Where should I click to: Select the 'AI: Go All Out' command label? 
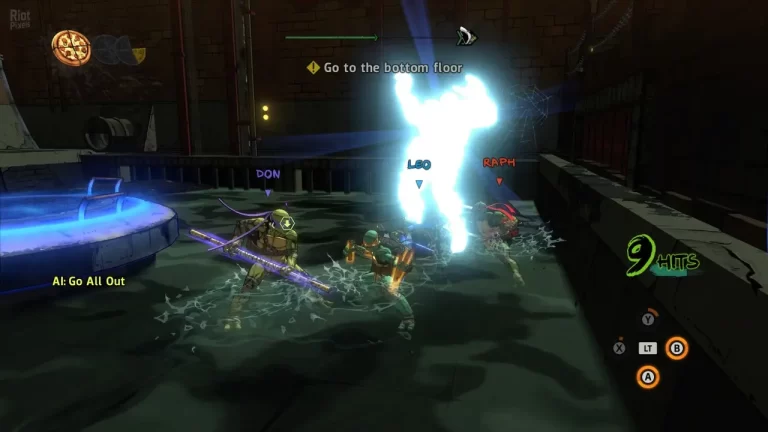pos(89,281)
